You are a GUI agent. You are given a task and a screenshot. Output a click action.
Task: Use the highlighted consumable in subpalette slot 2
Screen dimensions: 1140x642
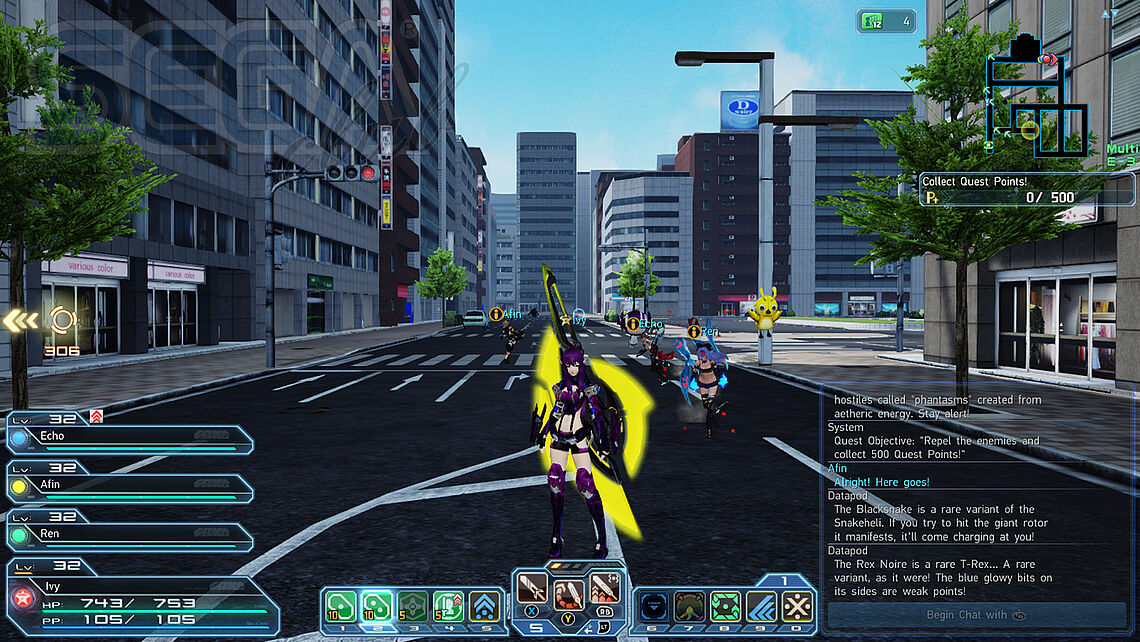tap(376, 607)
